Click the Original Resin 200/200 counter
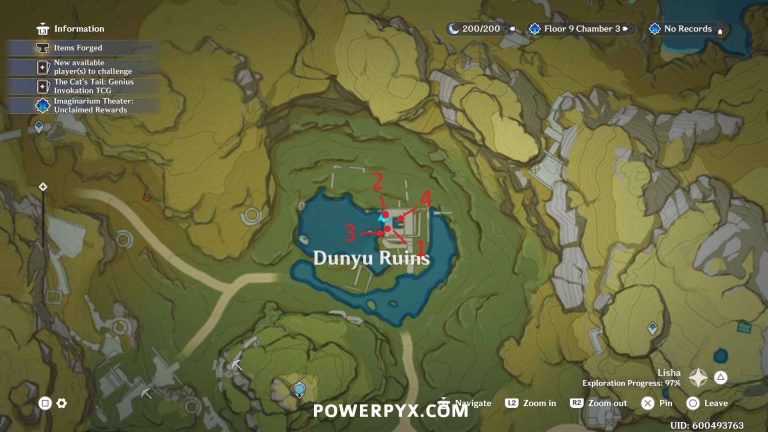 click(481, 29)
